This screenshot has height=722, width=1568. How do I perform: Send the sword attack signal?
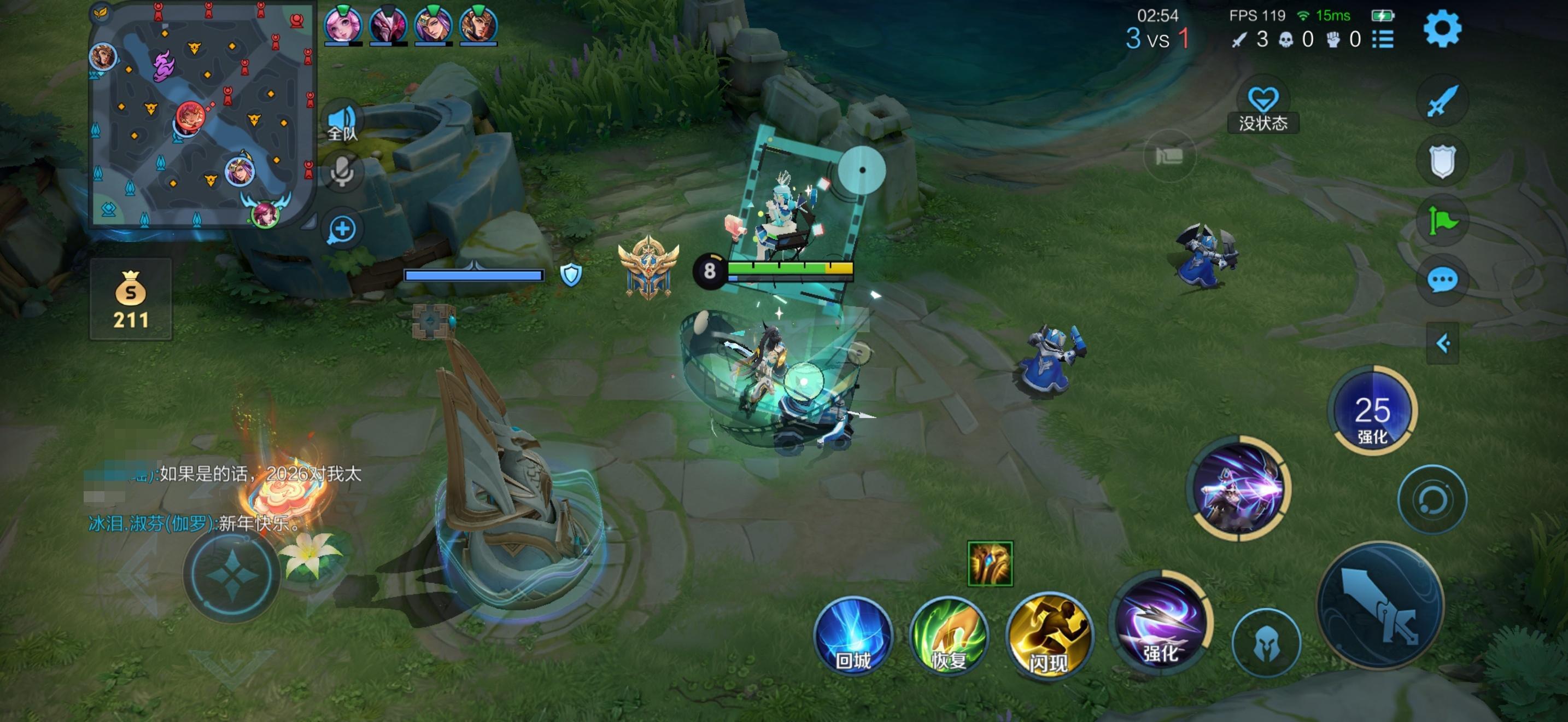tap(1442, 101)
